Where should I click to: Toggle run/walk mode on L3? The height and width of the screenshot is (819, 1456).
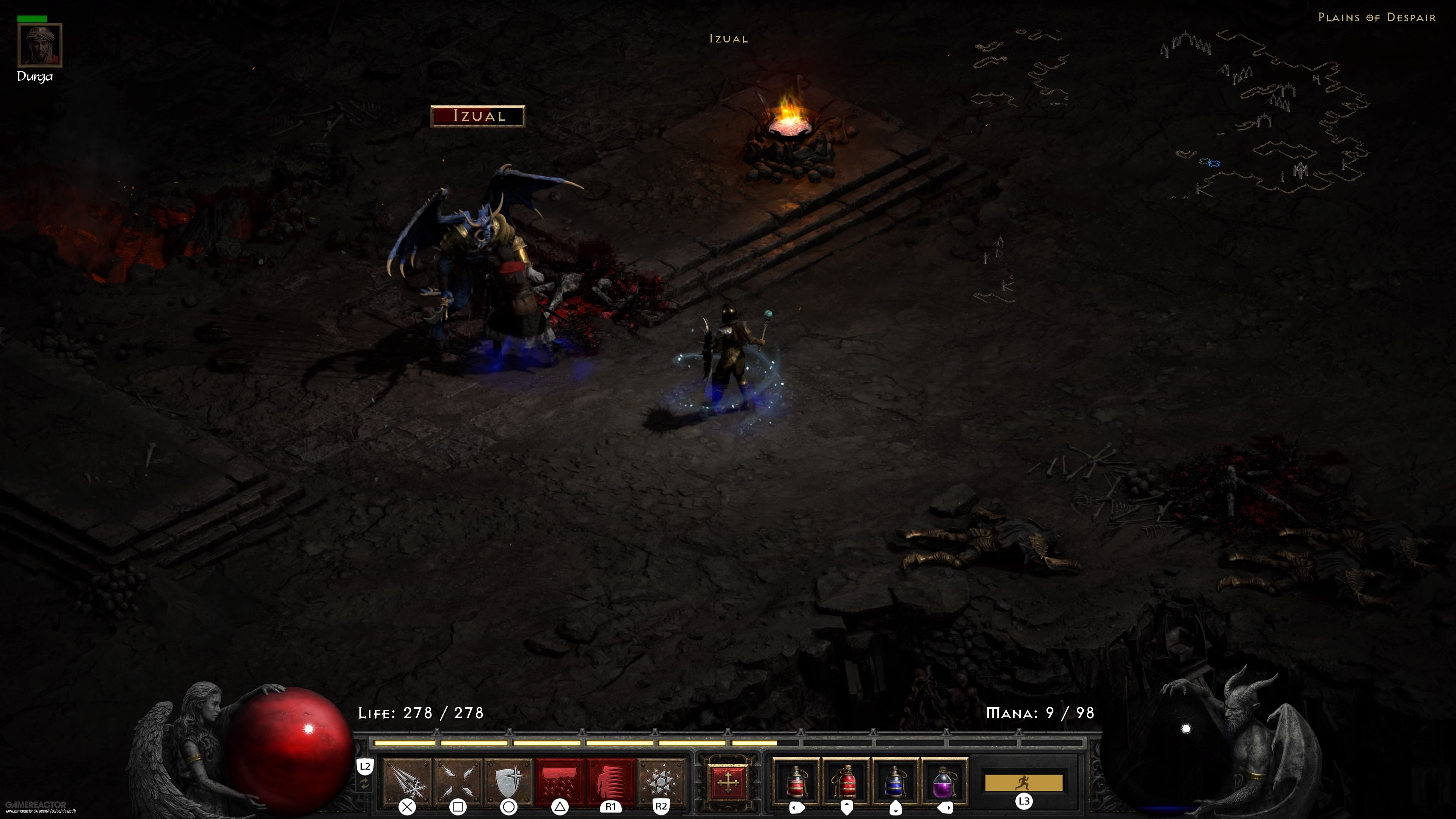coord(1025,800)
